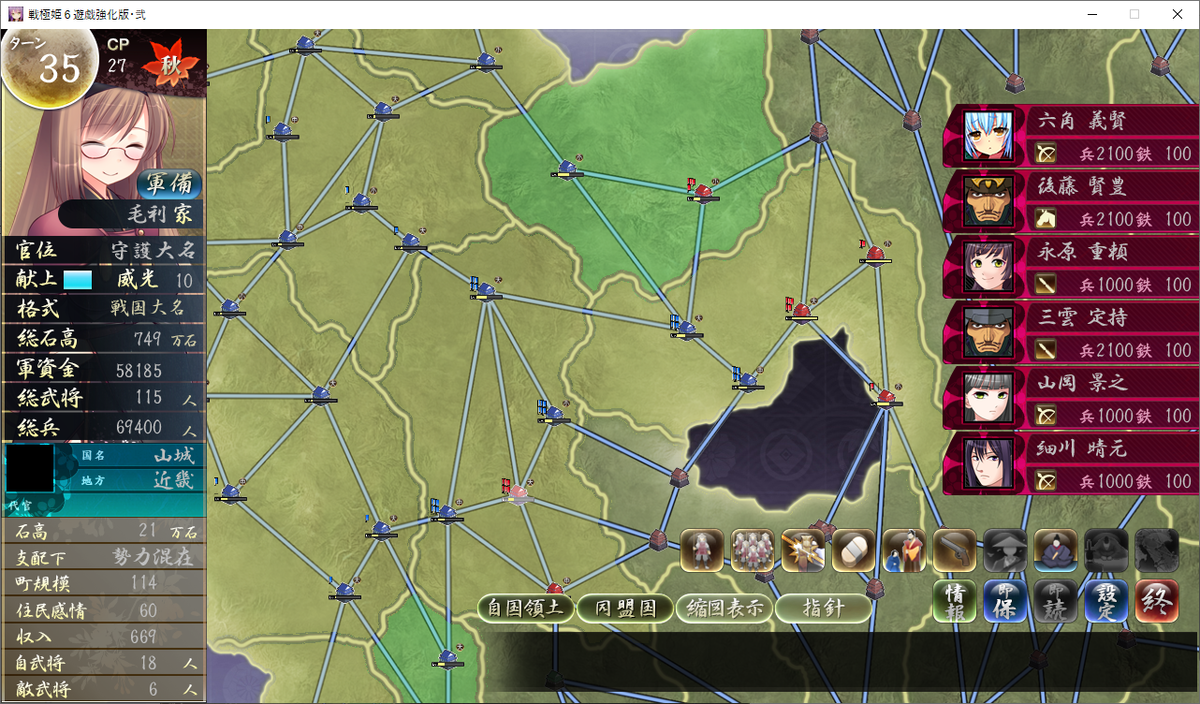Select general 細川 晴元 in the list
Image resolution: width=1200 pixels, height=704 pixels.
click(x=1069, y=464)
